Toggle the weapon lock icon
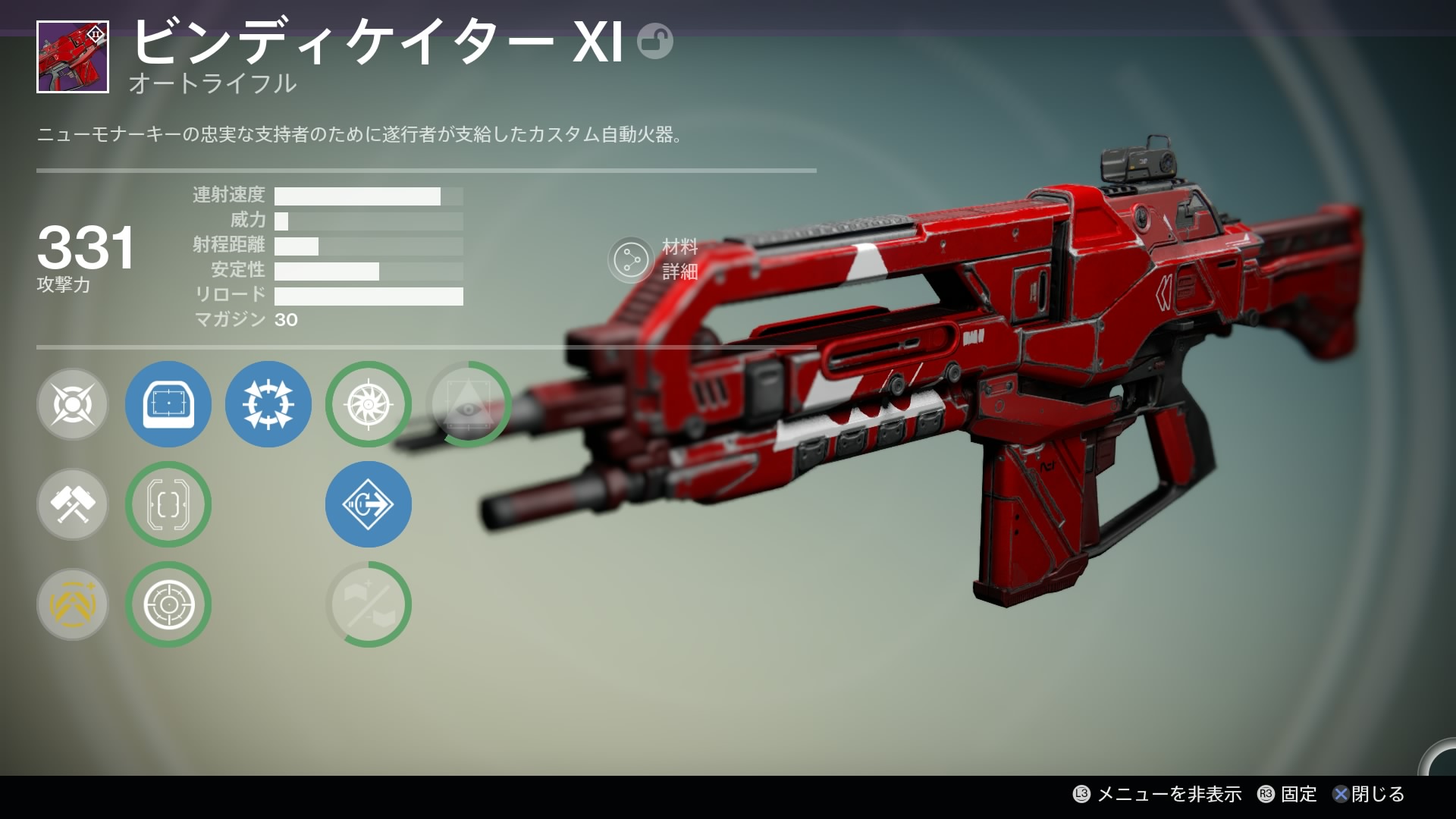Image resolution: width=1456 pixels, height=819 pixels. pyautogui.click(x=654, y=41)
